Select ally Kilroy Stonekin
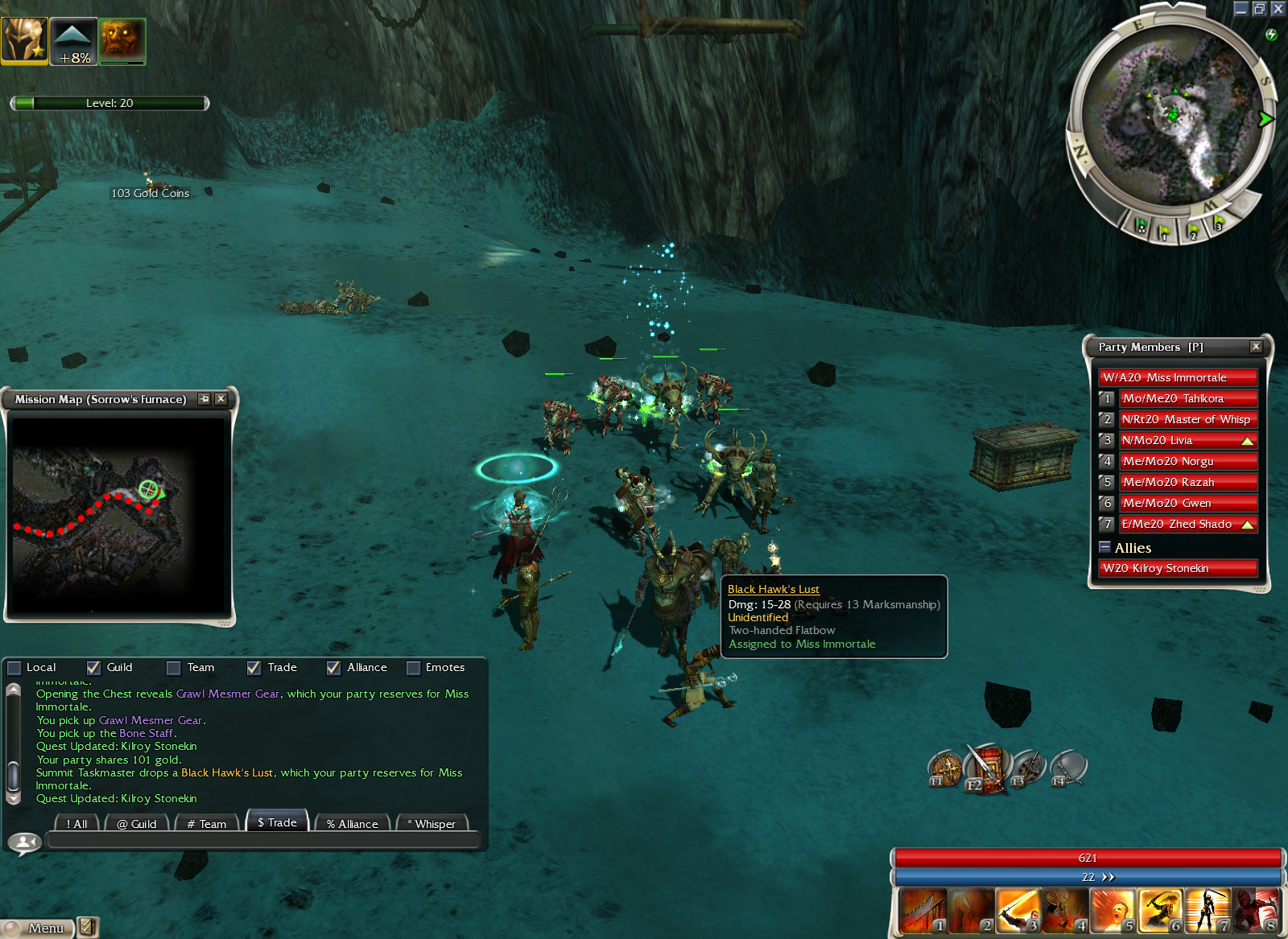 coord(1179,568)
